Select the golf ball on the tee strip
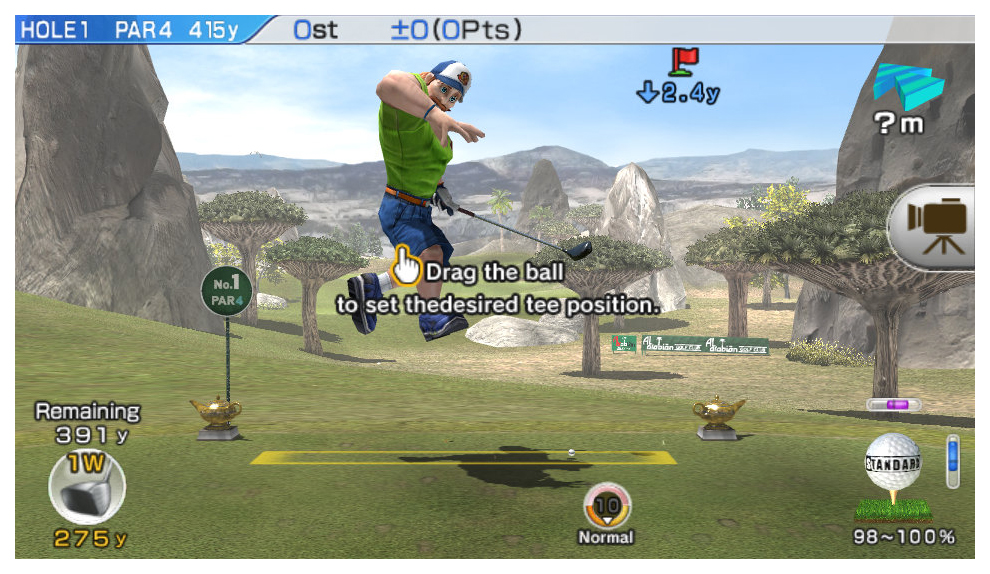This screenshot has height=574, width=990. pyautogui.click(x=571, y=453)
